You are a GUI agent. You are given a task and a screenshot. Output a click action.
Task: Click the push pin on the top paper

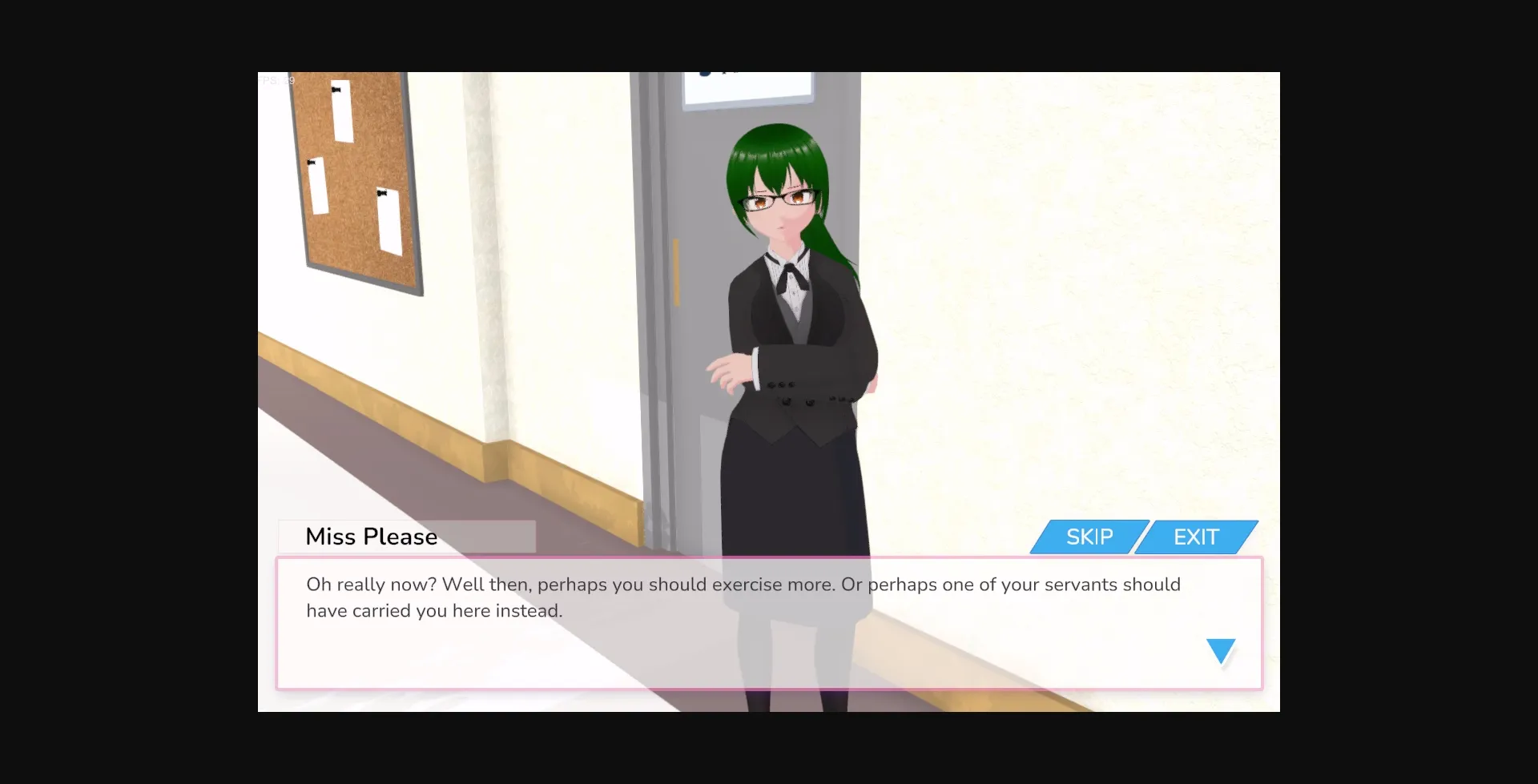[336, 90]
